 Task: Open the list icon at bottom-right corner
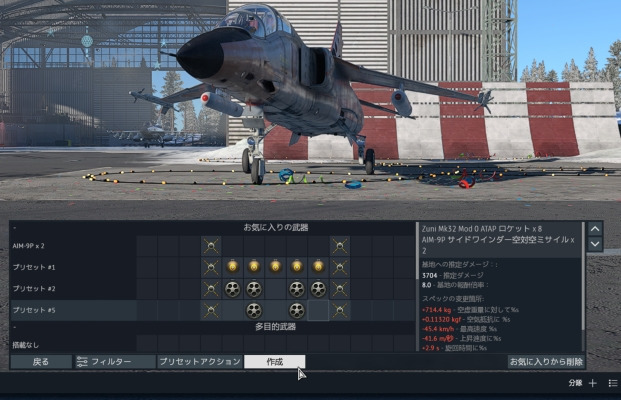[x=612, y=383]
